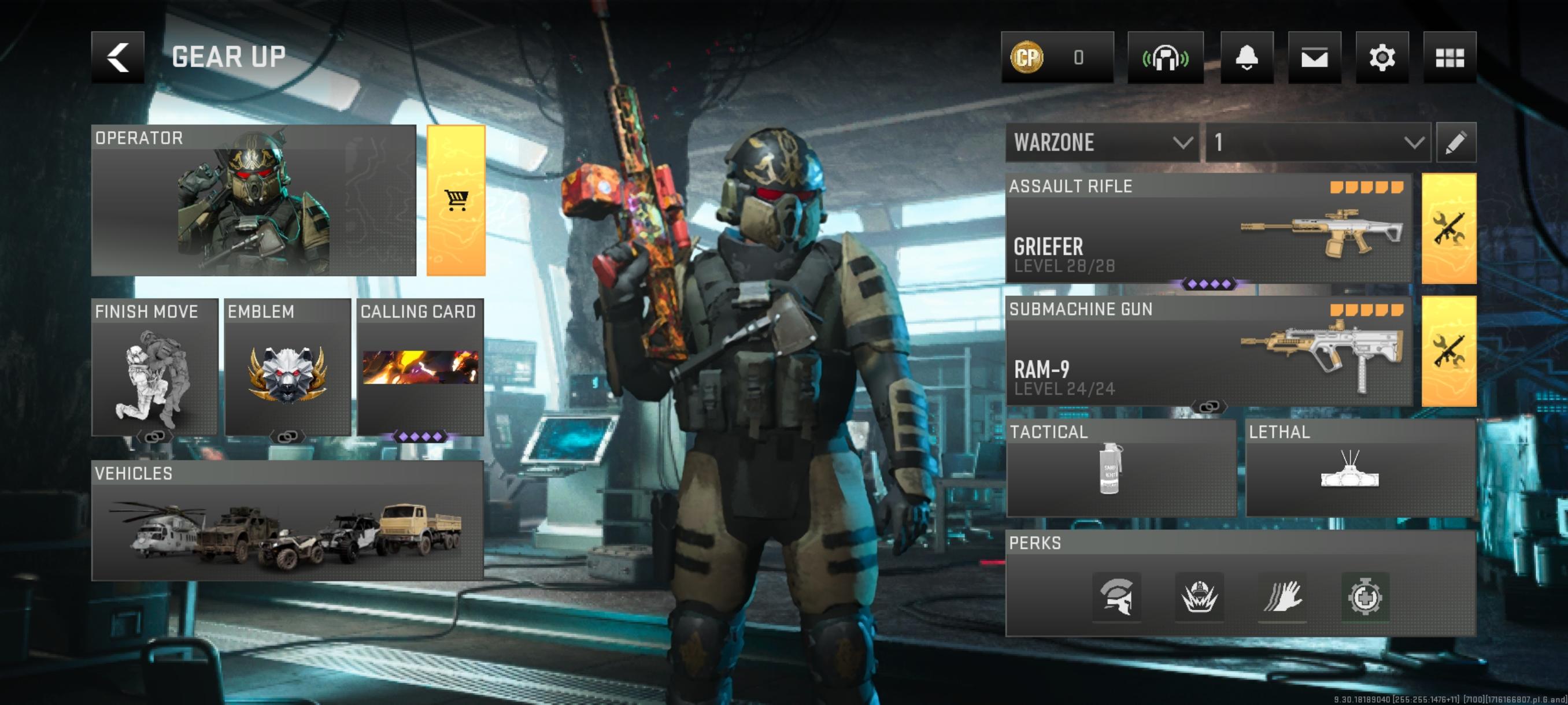Open the settings gear
1568x705 pixels.
coord(1382,57)
